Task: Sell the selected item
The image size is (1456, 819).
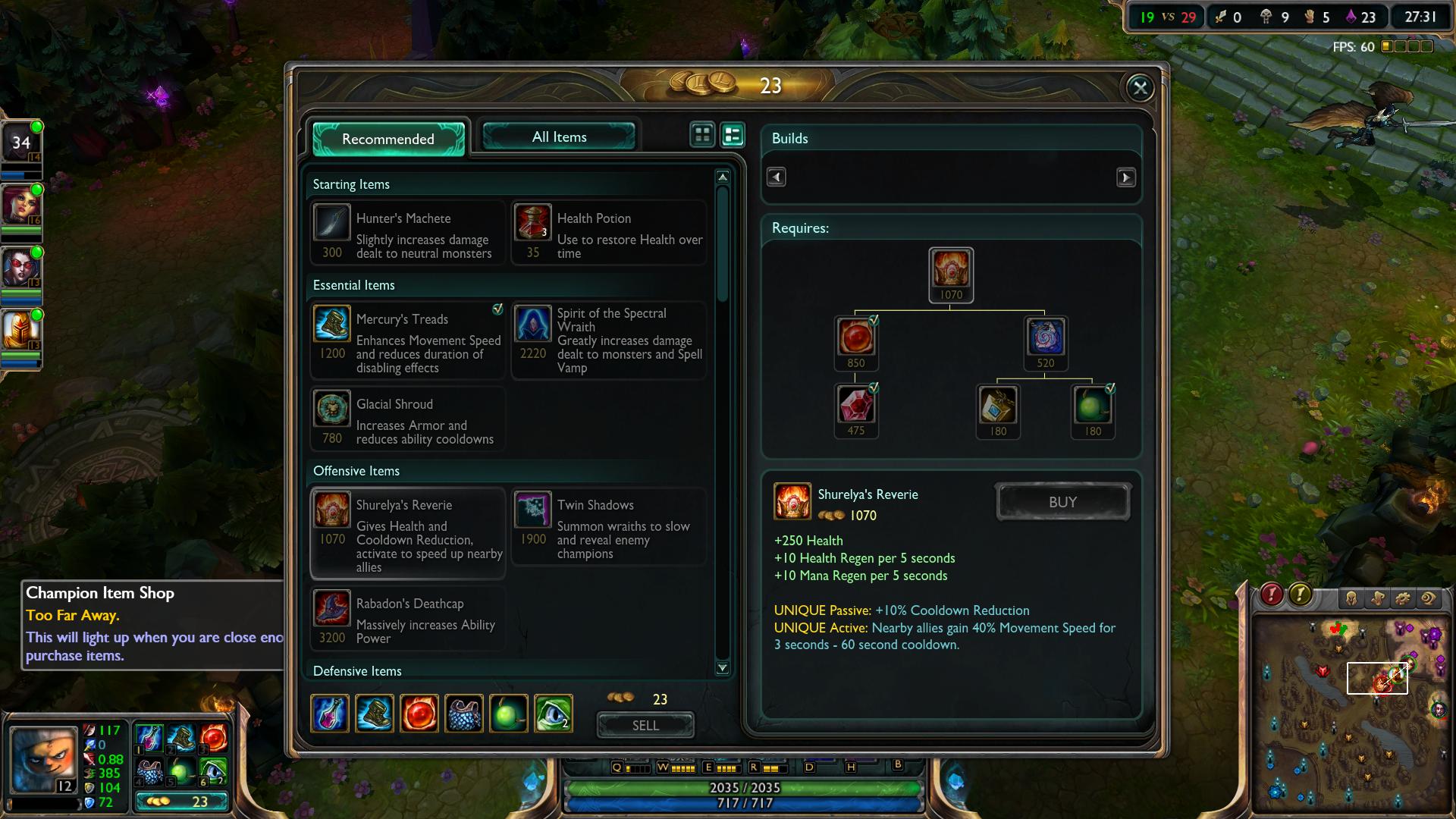Action: 645,725
